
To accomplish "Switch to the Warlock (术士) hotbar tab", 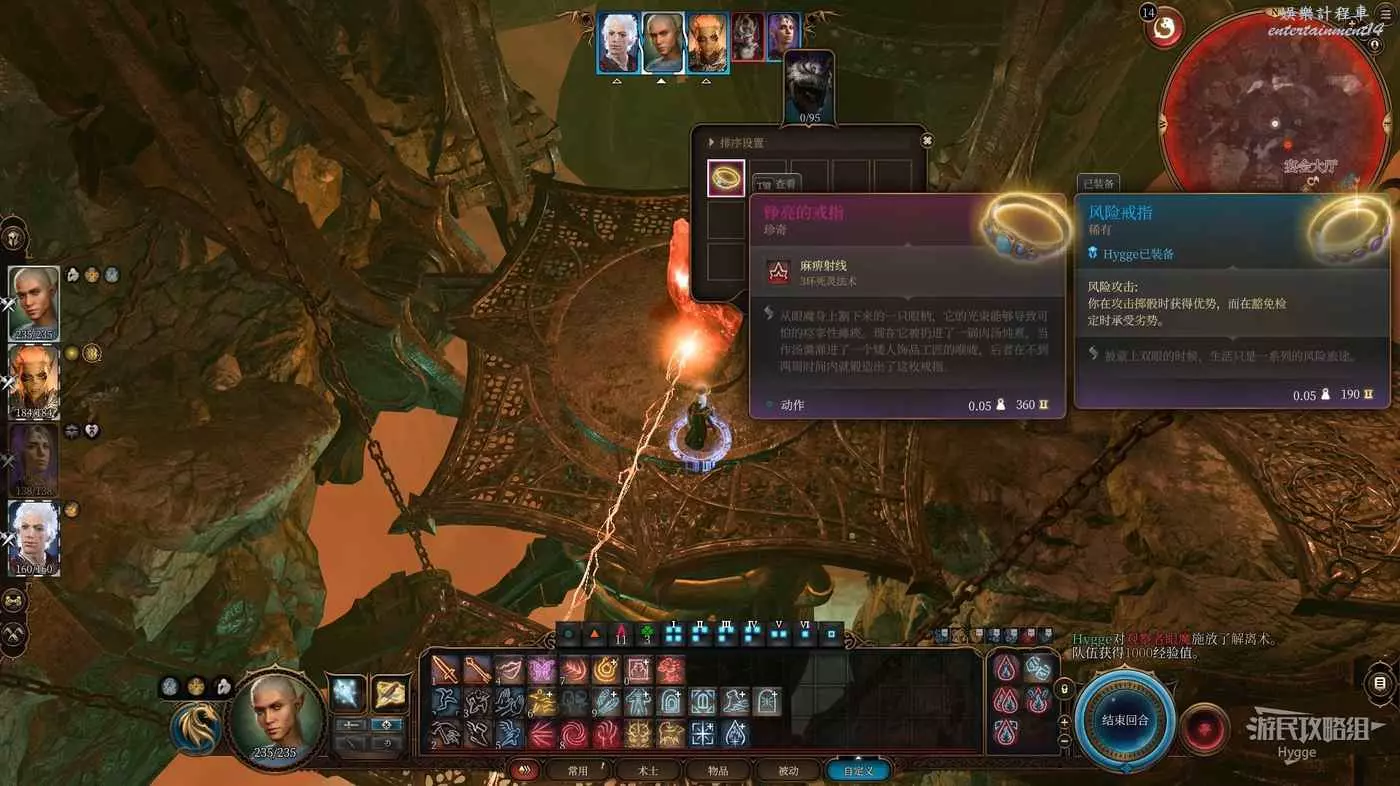I will (649, 771).
